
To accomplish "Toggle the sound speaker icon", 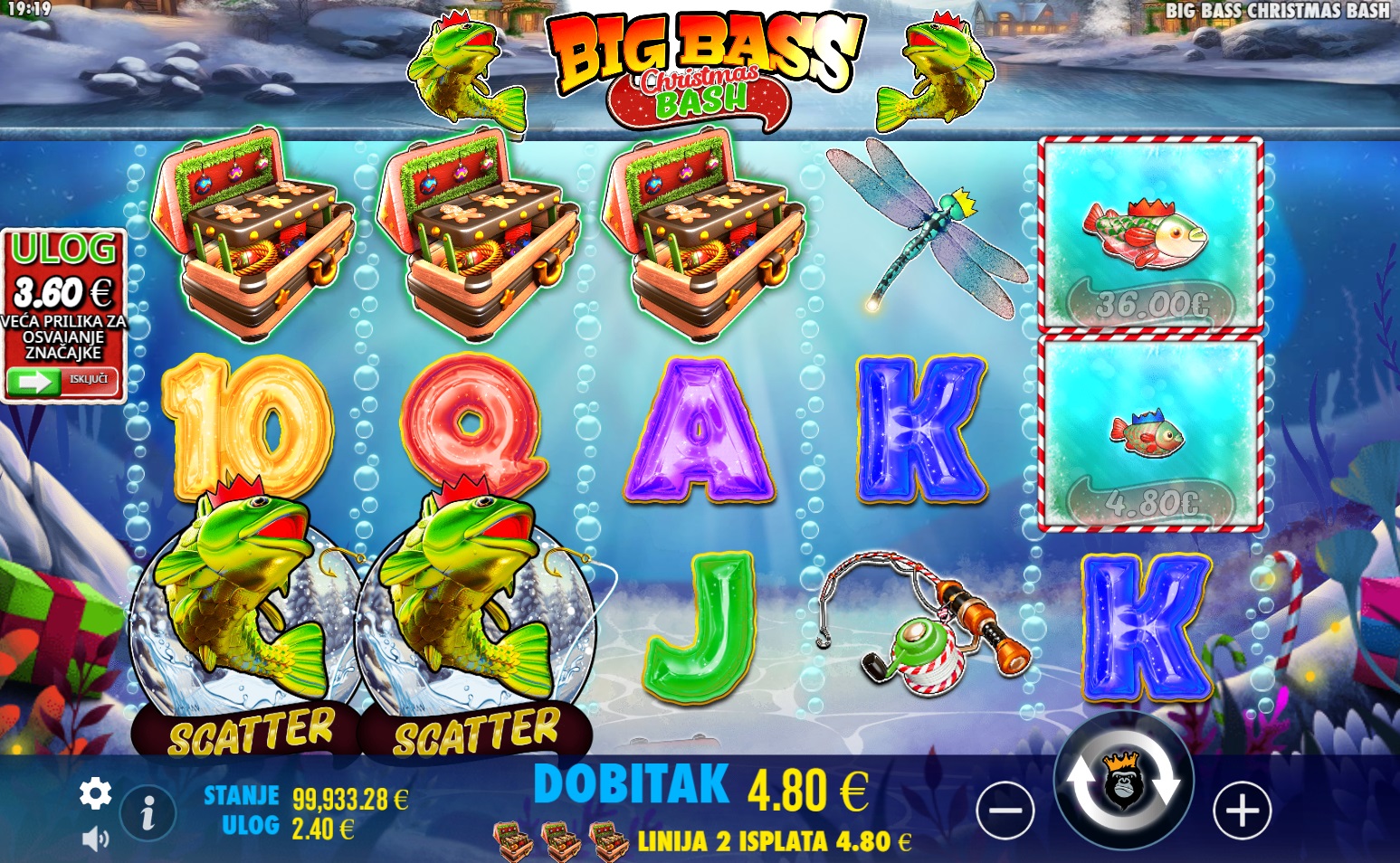I will pos(95,839).
